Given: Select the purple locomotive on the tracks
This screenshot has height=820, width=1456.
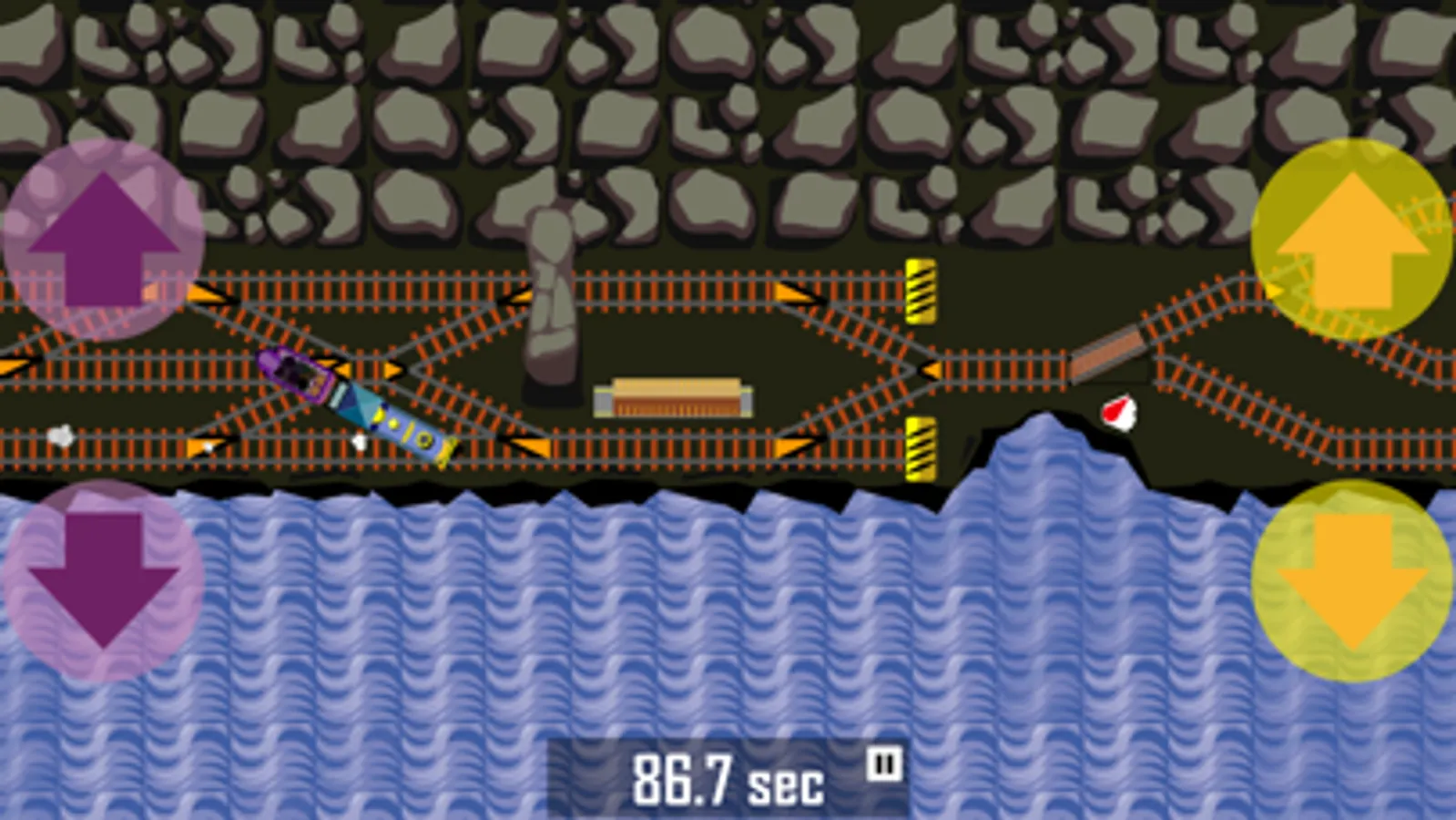Looking at the screenshot, I should click(291, 372).
